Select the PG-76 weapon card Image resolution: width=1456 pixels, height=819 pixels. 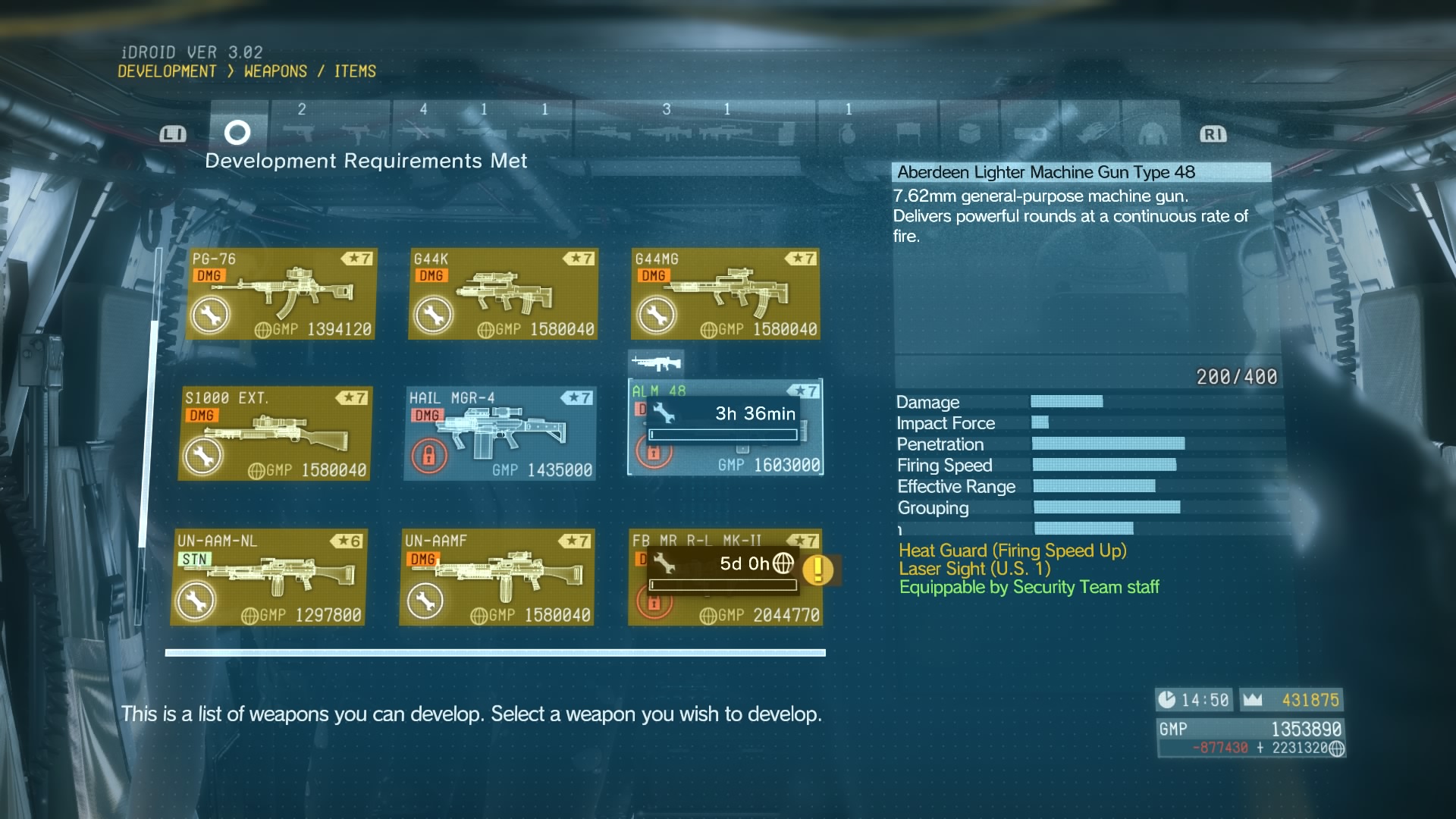[x=281, y=294]
